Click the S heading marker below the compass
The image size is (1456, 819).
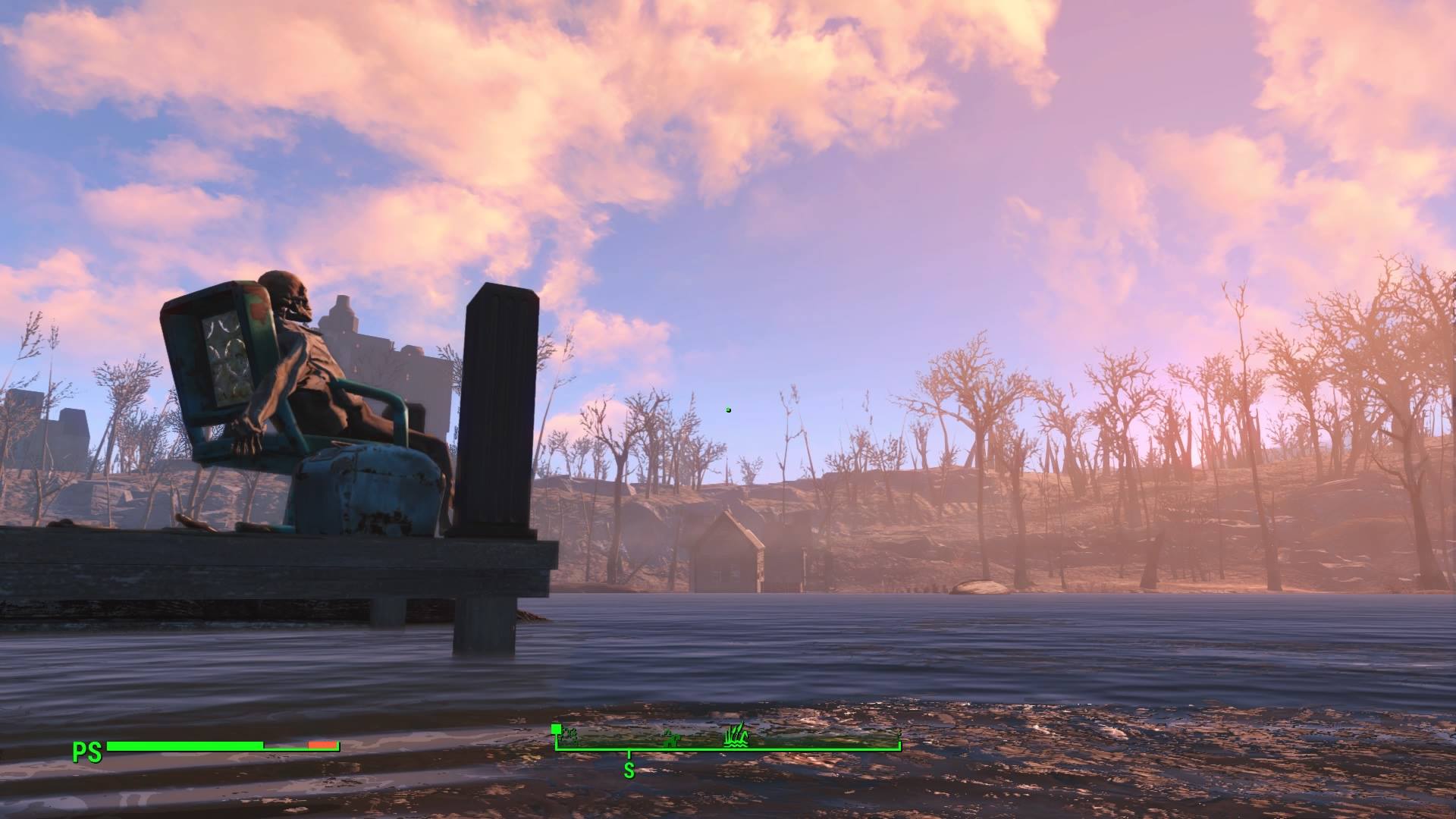tap(629, 770)
